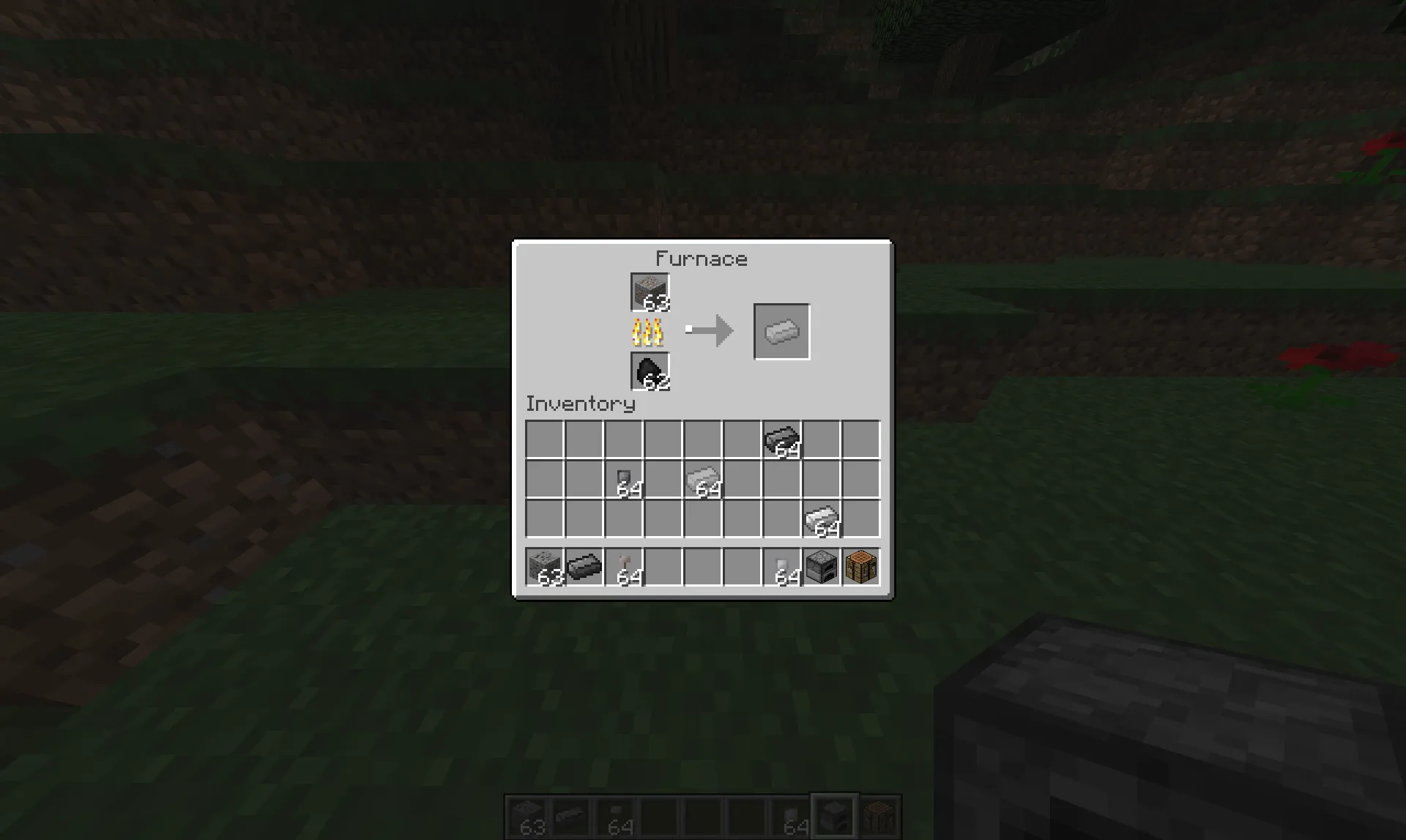1406x840 pixels.
Task: Select the furnace block in the inventory
Action: (x=821, y=568)
